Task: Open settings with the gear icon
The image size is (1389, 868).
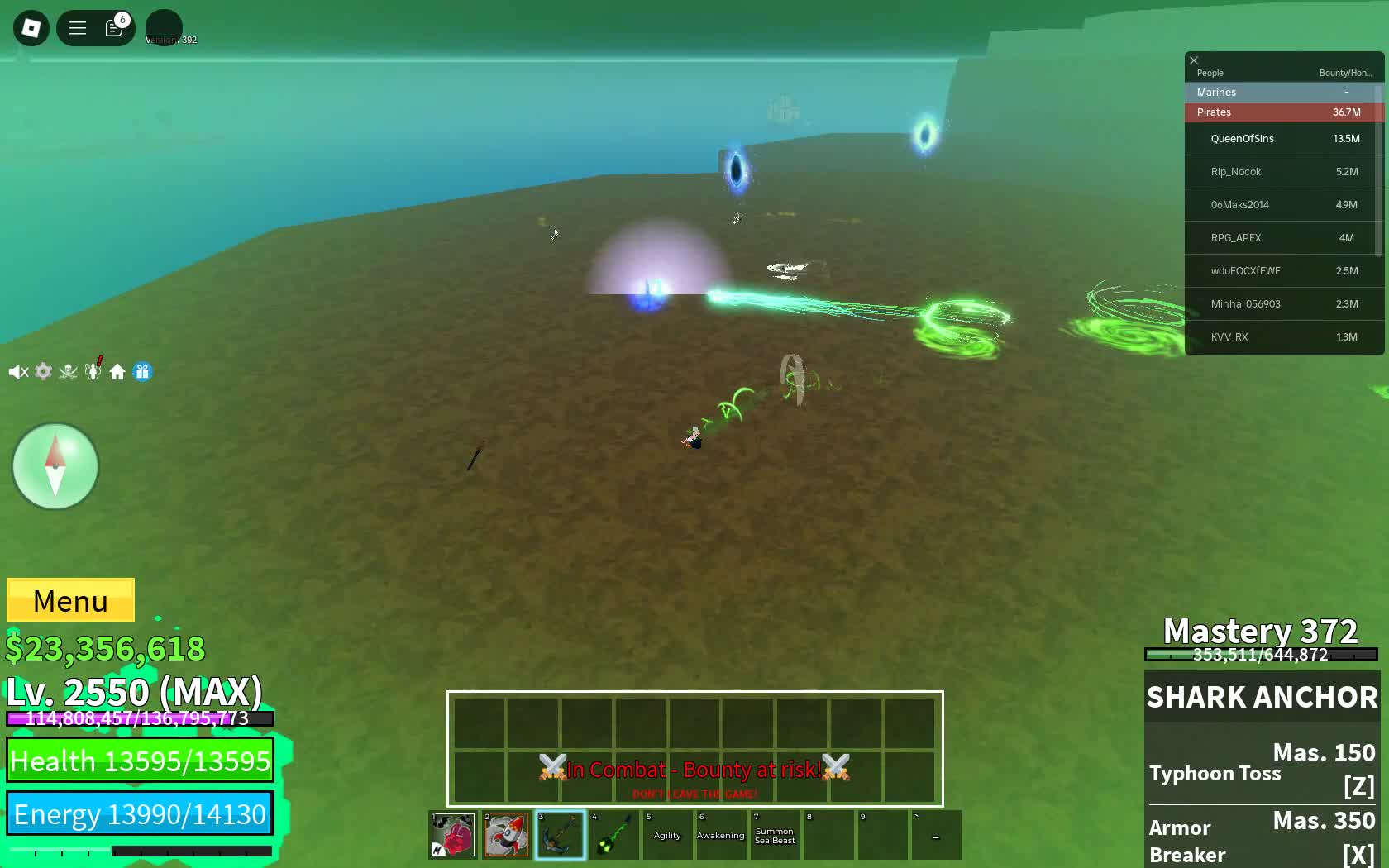Action: (x=44, y=372)
